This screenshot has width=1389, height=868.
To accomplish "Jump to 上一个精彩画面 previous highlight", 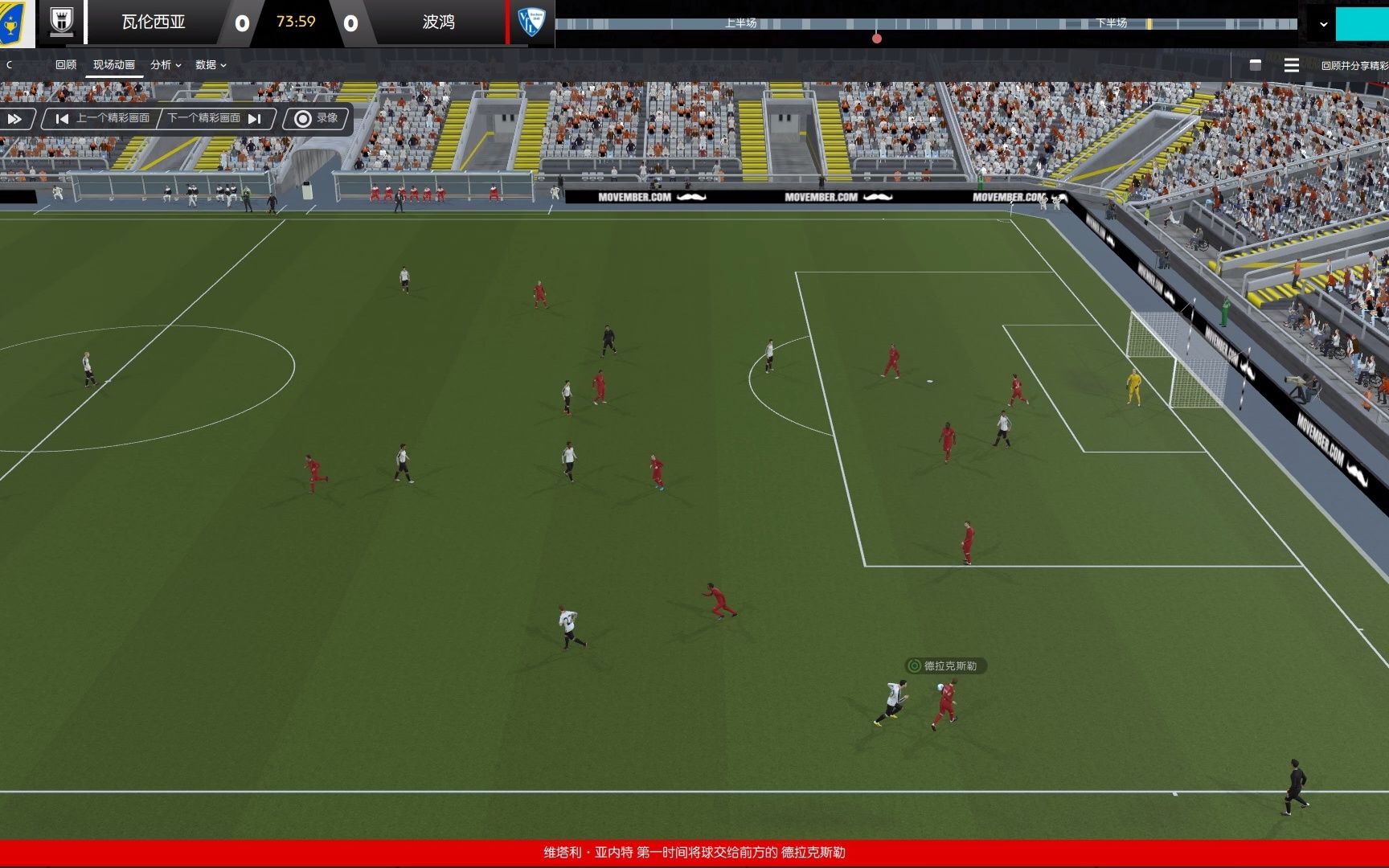I will 103,119.
